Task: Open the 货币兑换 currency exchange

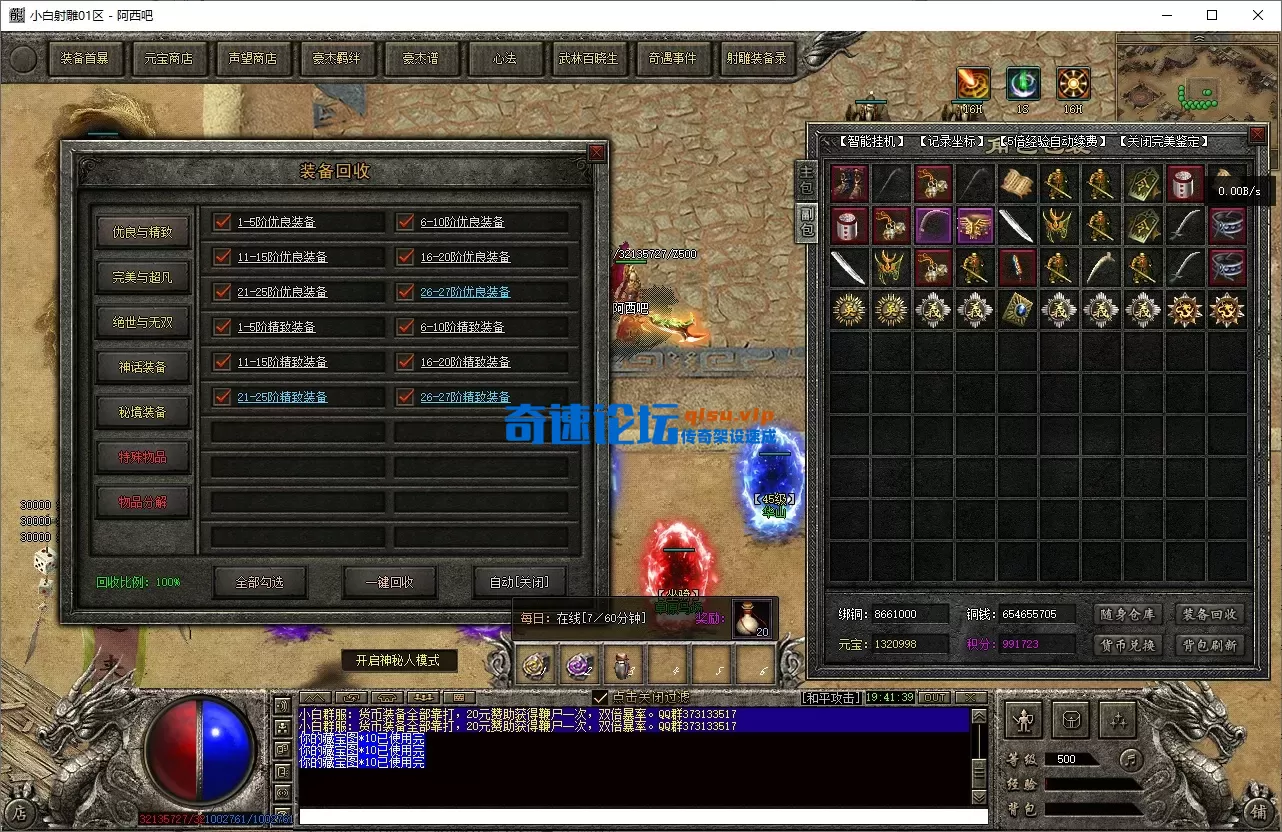Action: point(1127,645)
